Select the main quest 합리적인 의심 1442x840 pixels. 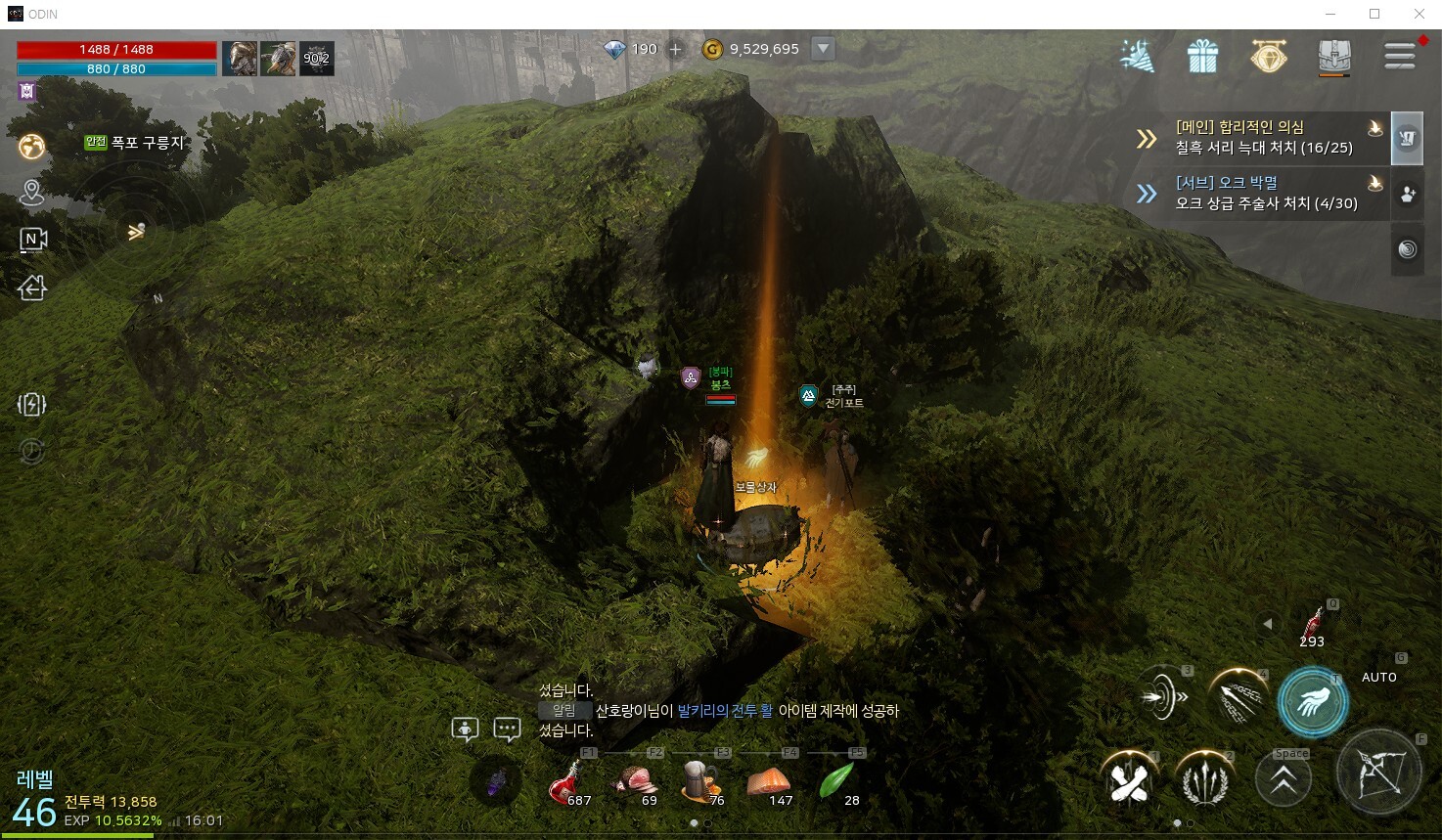(1262, 137)
